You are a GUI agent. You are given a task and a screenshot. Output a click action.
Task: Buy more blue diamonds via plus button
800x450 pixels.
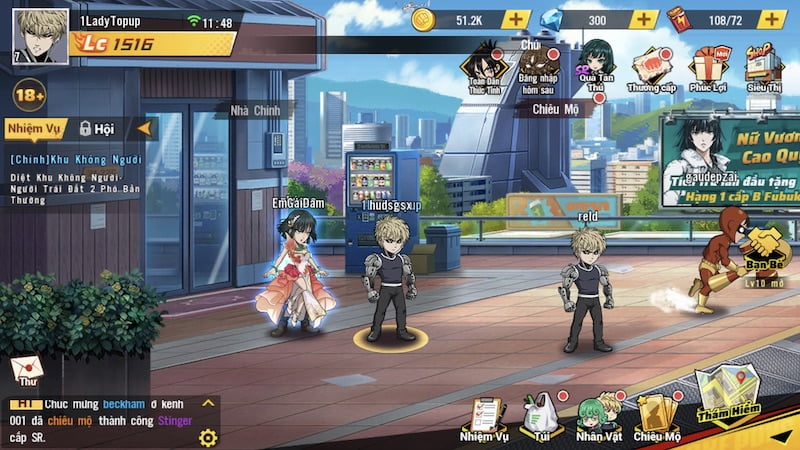pyautogui.click(x=643, y=19)
